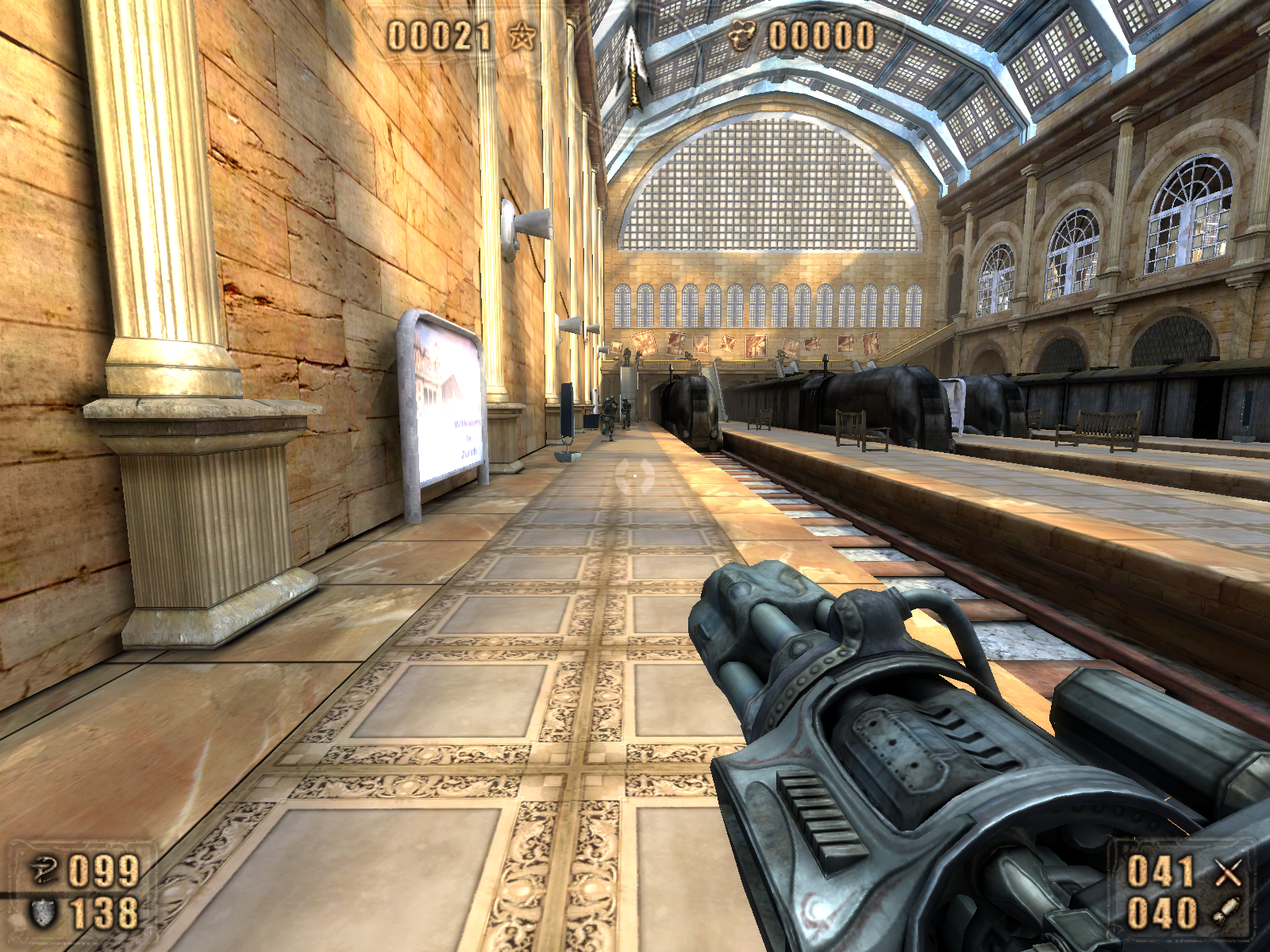This screenshot has height=952, width=1270.
Task: Click the gold coins icon
Action: click(x=742, y=35)
